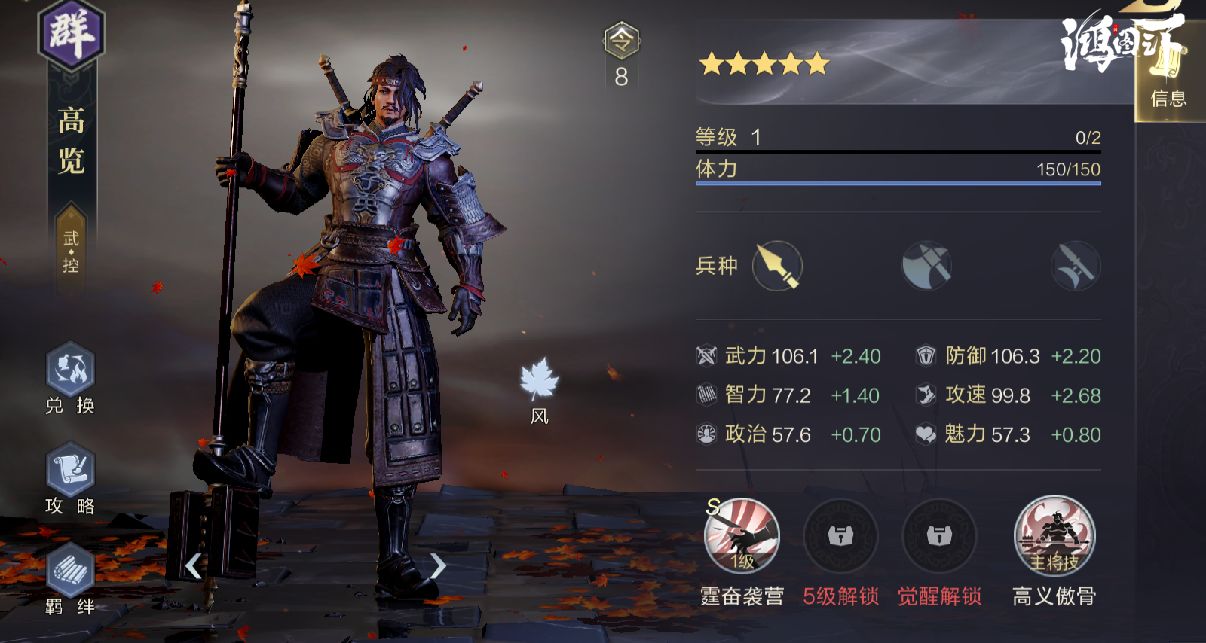This screenshot has height=643, width=1206.
Task: Select the spear troop type icon
Action: [x=777, y=266]
